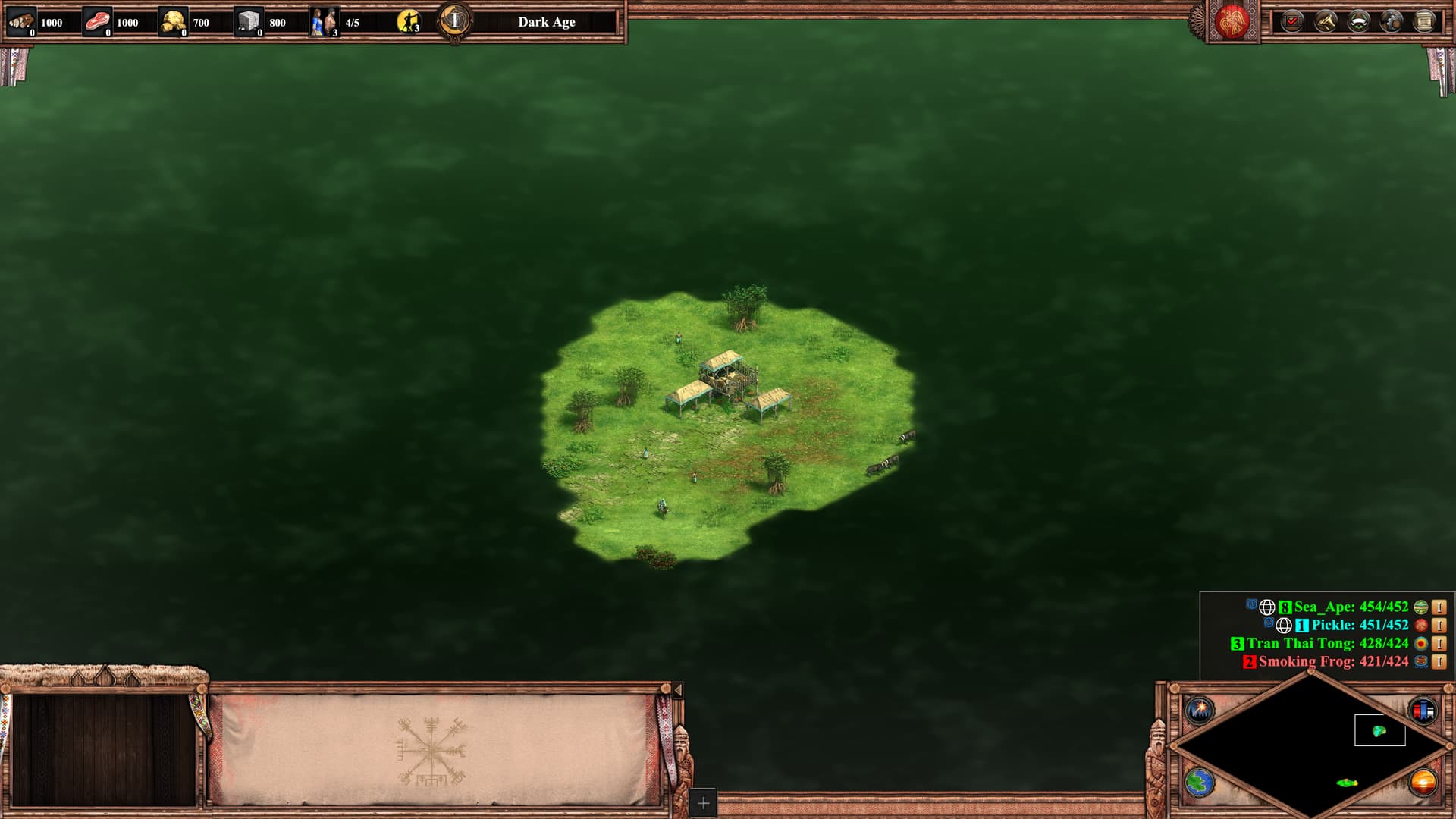
Task: Click the gold resource icon
Action: coord(174,22)
